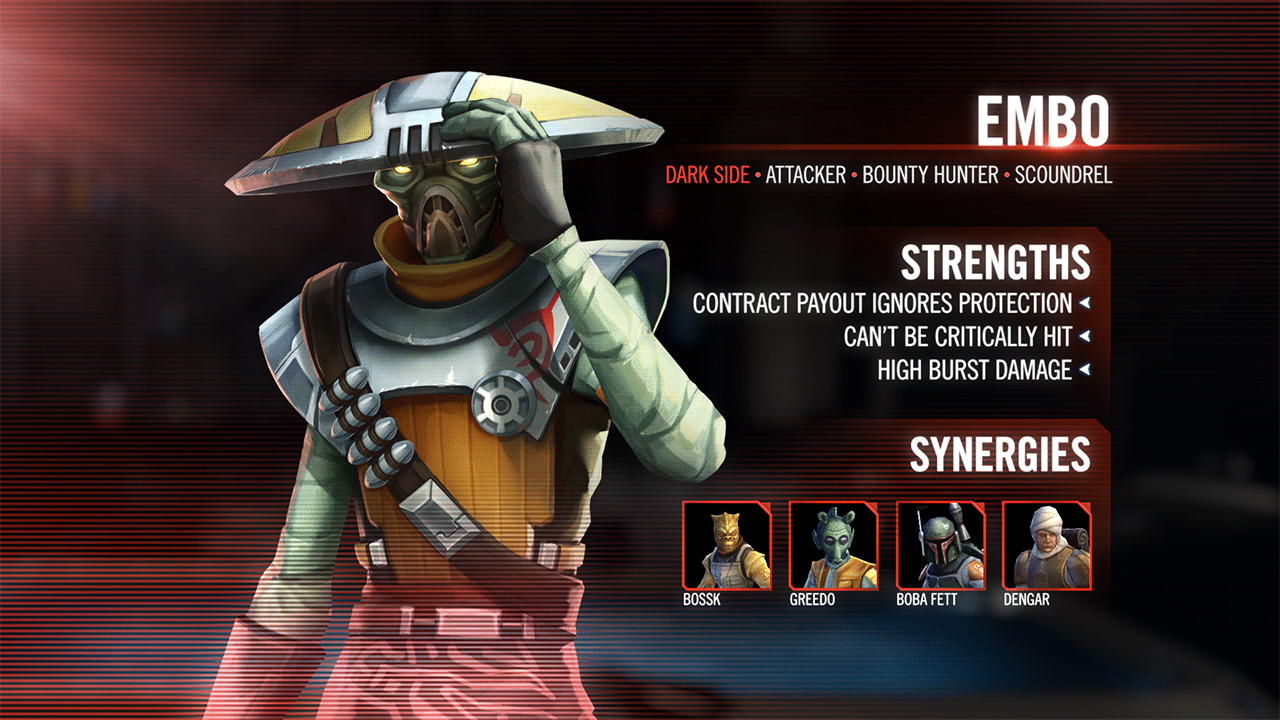
Task: Open the Boba Fett synergy portrait
Action: click(940, 545)
